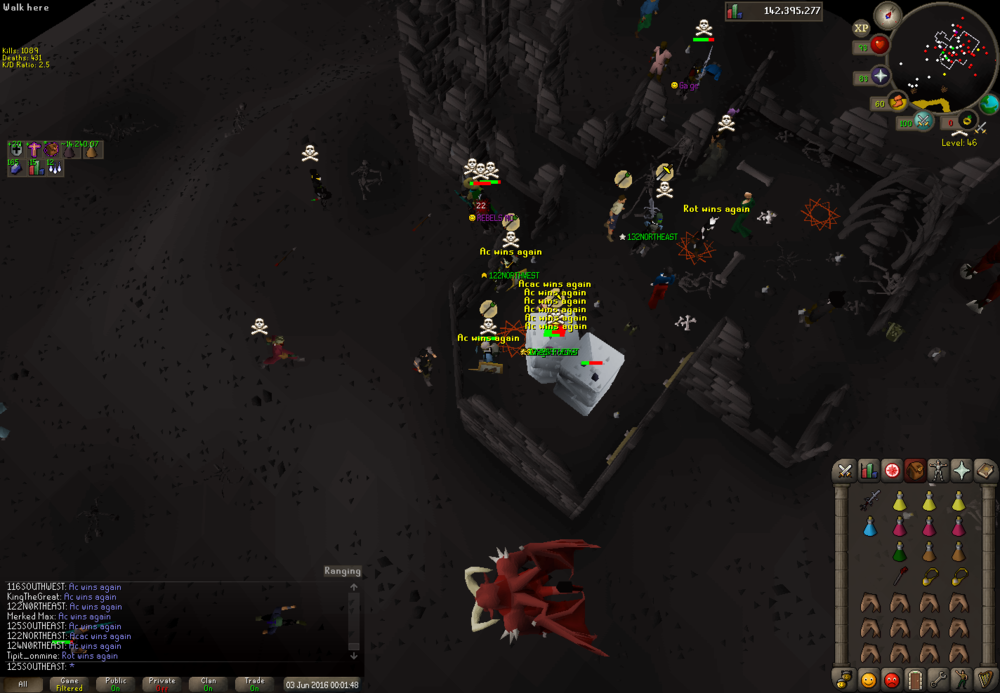The height and width of the screenshot is (693, 1000).
Task: Open the Friends List tab
Action: pyautogui.click(x=868, y=680)
